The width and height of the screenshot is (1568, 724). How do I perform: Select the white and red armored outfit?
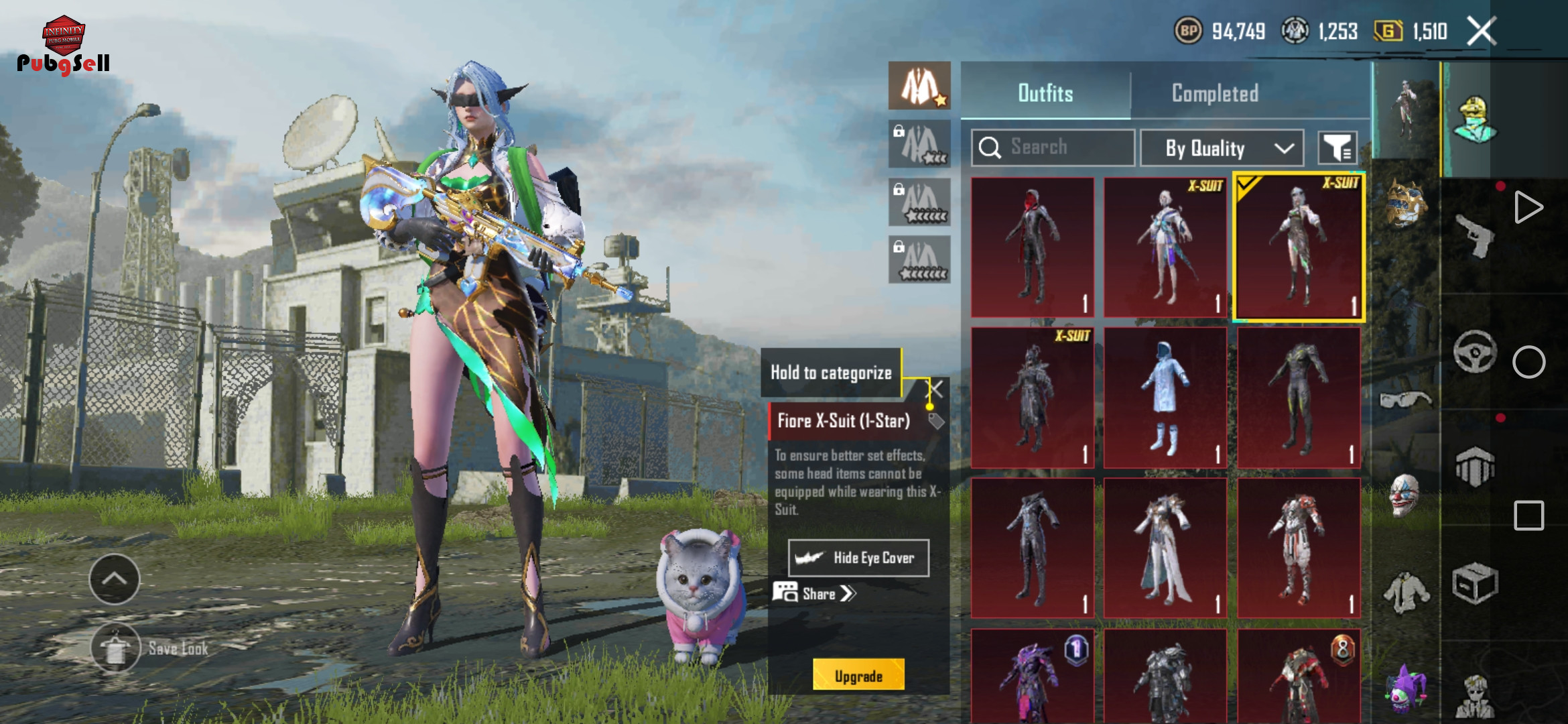click(x=1299, y=548)
